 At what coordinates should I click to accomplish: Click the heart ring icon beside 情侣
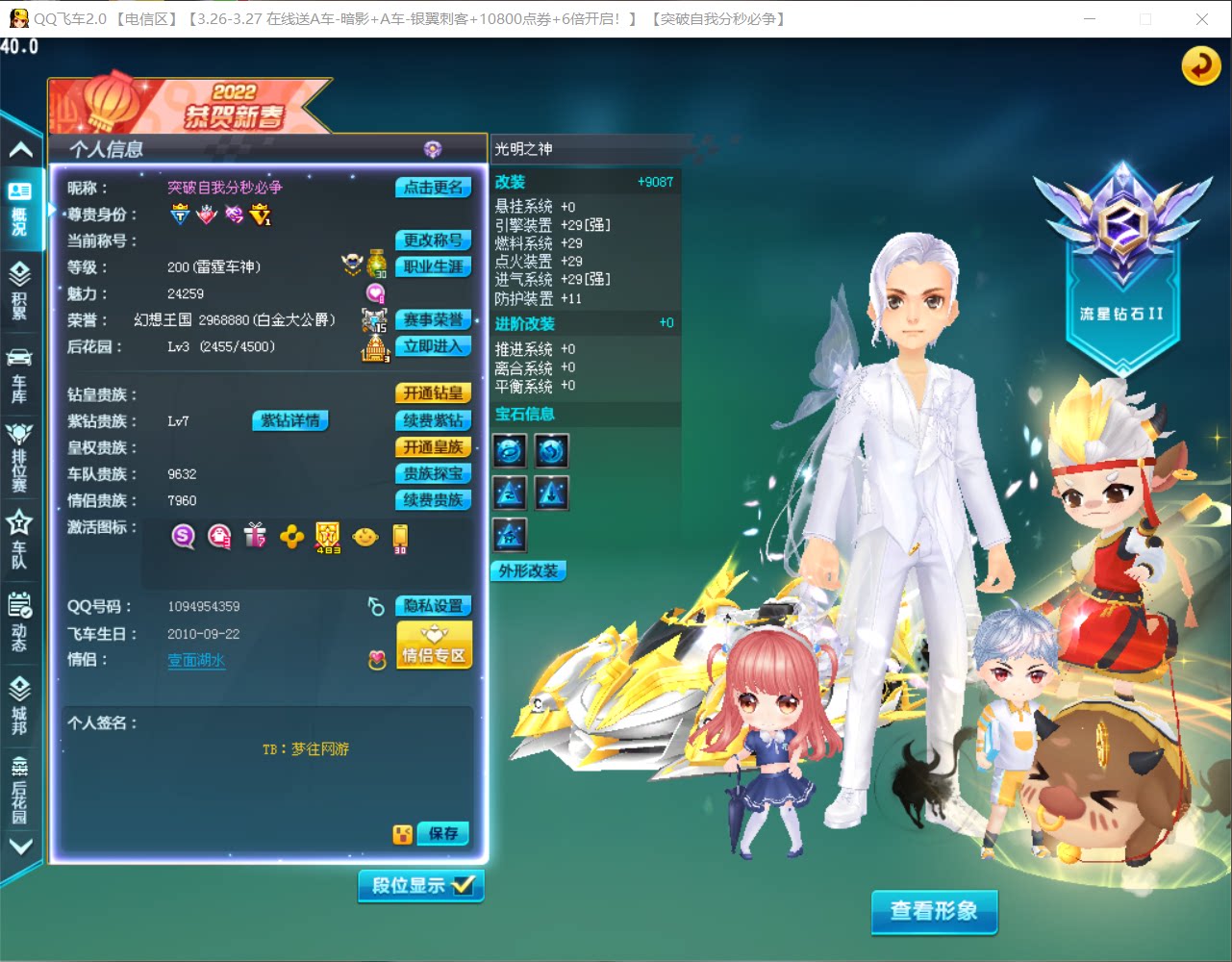(376, 662)
